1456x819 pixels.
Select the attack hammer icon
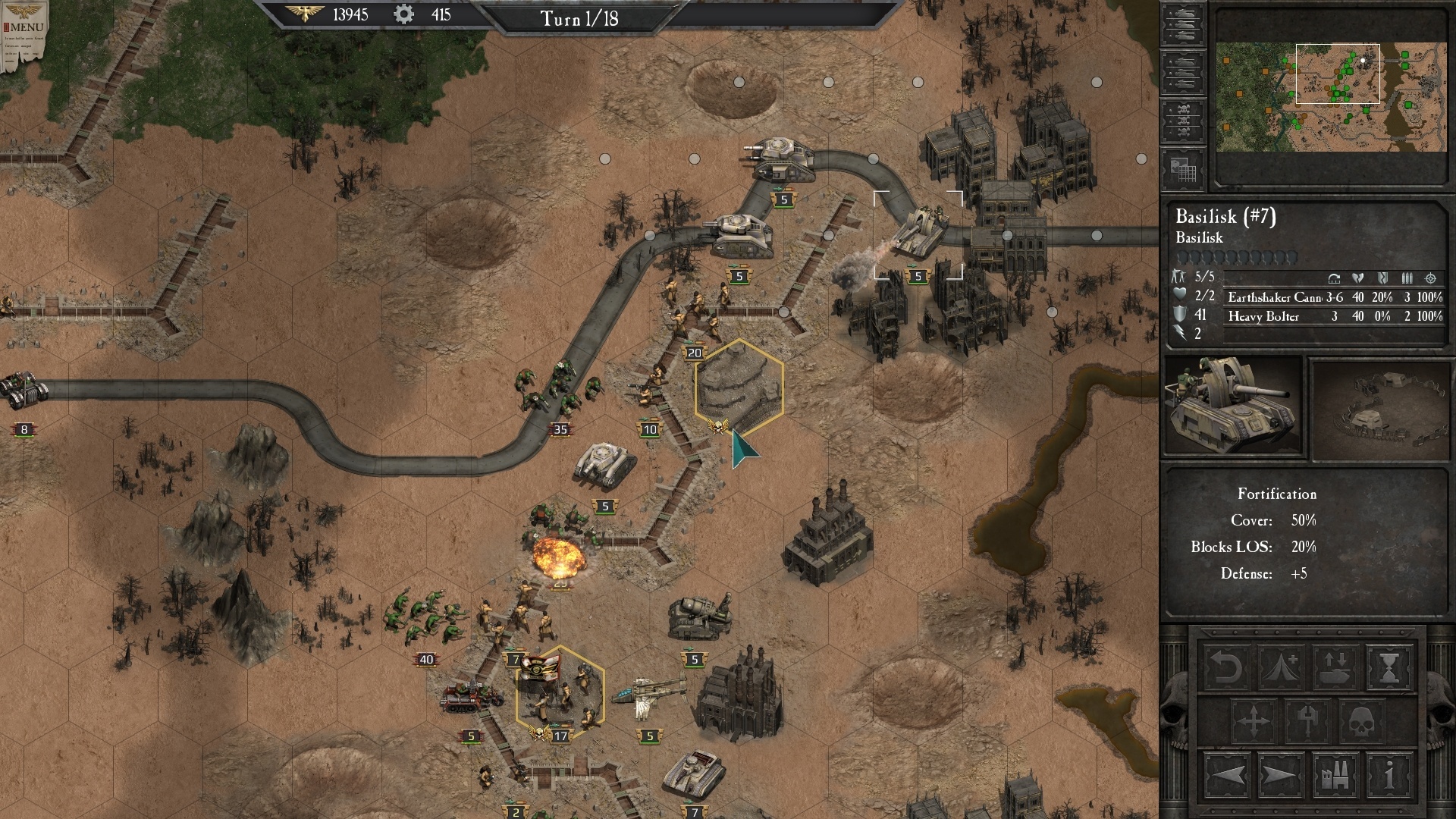coord(1307,720)
